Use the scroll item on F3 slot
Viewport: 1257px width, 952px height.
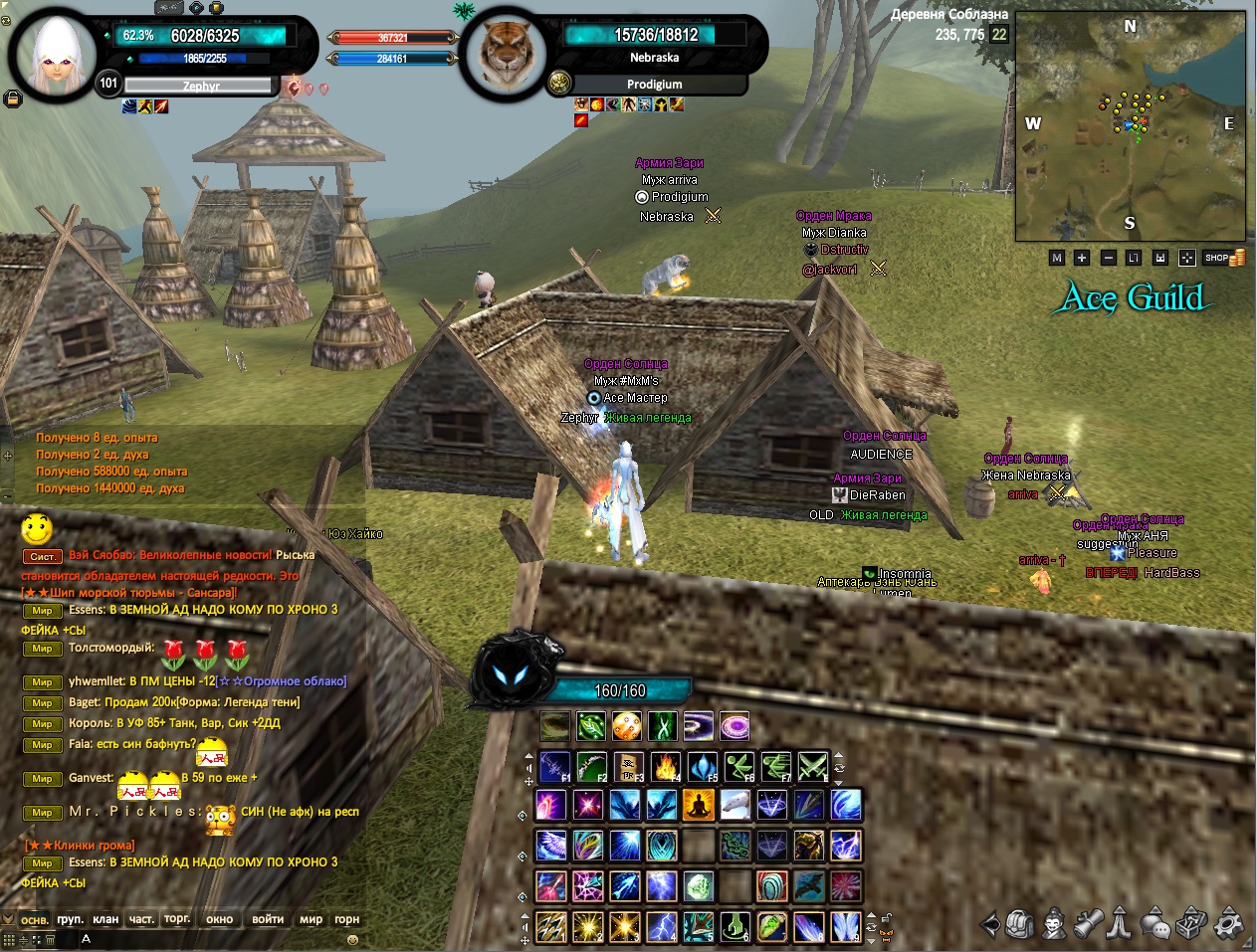pyautogui.click(x=629, y=767)
